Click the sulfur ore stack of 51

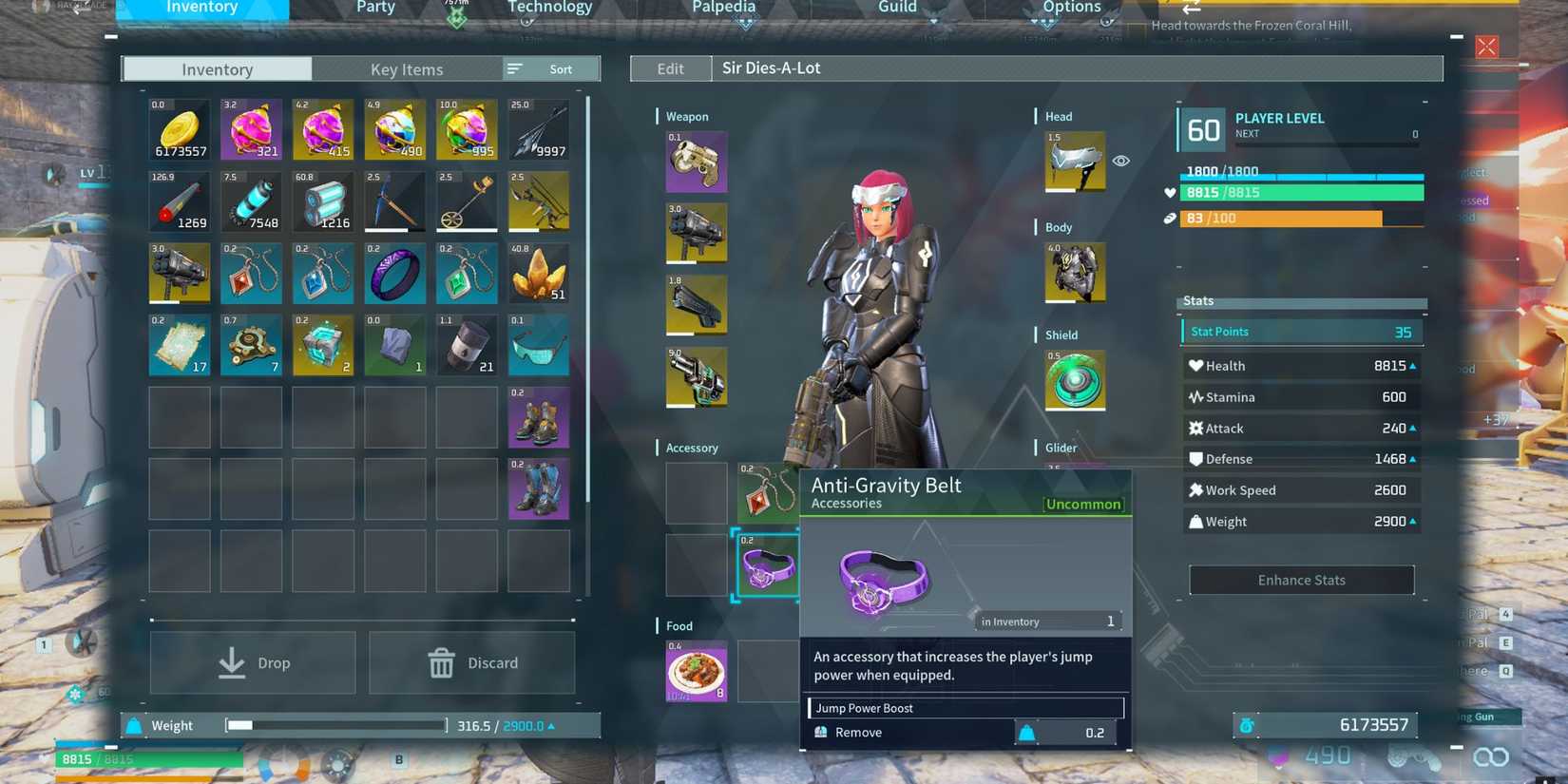point(538,274)
